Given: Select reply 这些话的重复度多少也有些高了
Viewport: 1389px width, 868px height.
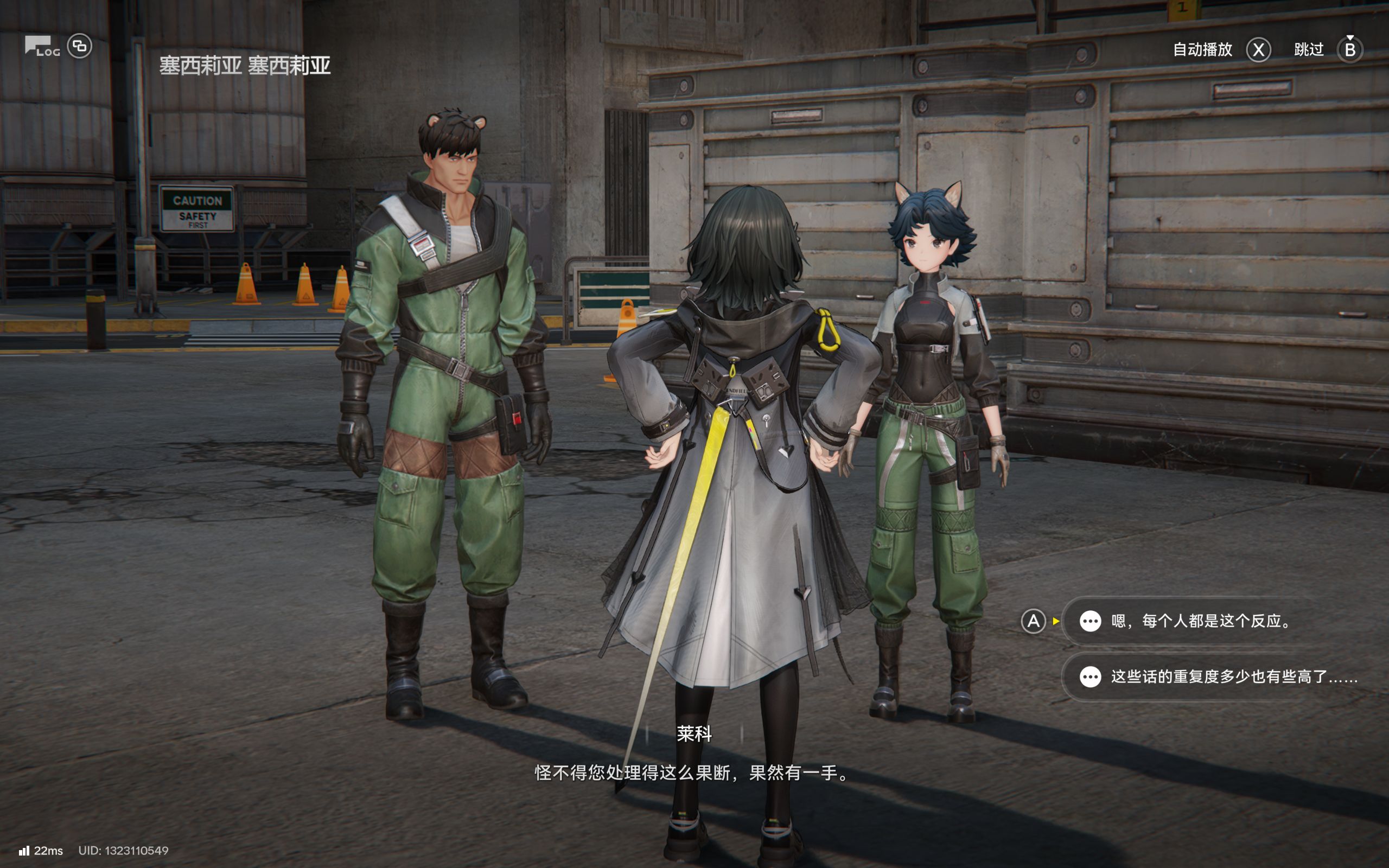Looking at the screenshot, I should pos(1222,677).
